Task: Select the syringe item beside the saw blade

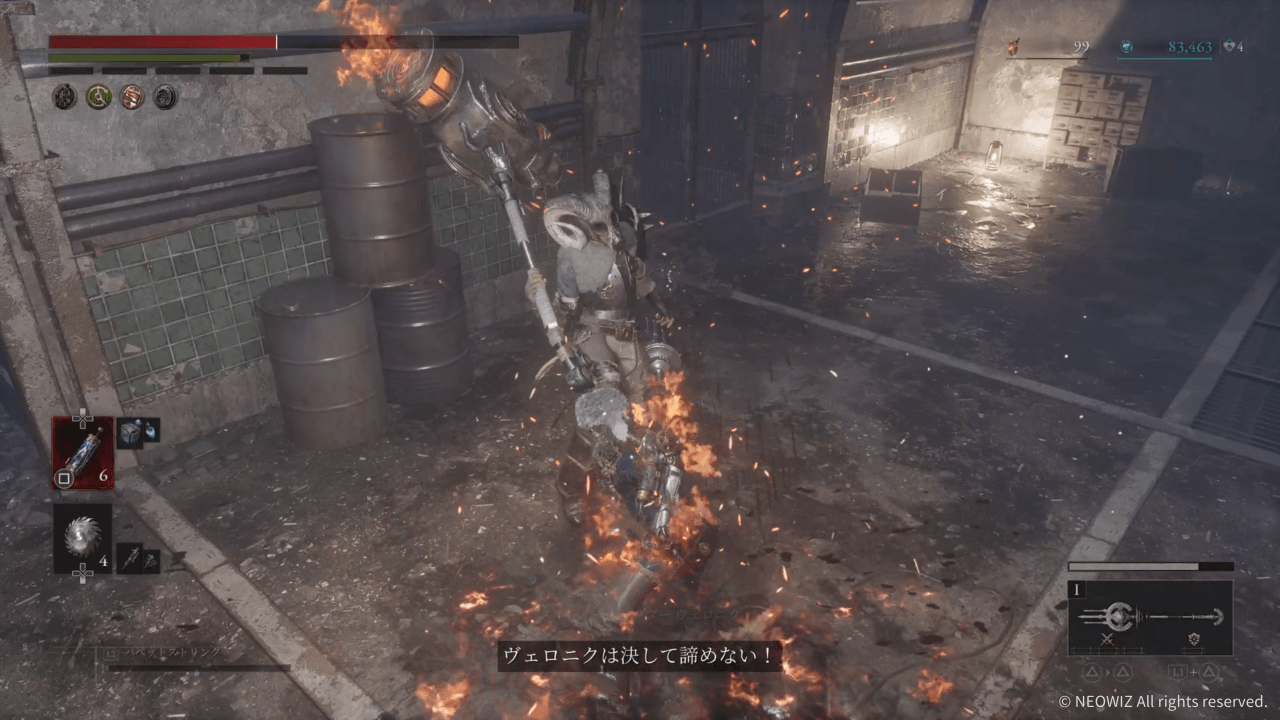Action: click(x=131, y=557)
